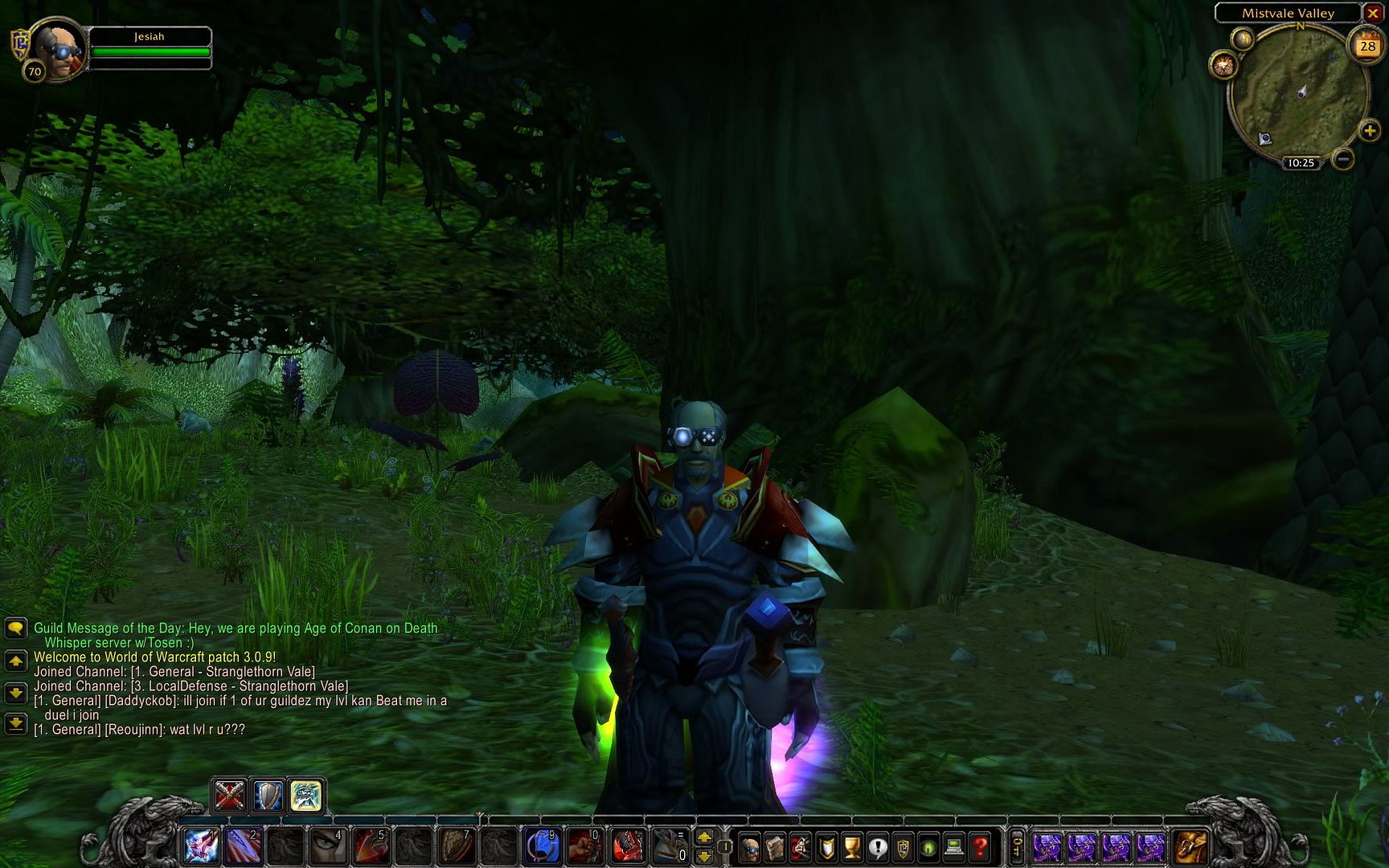The height and width of the screenshot is (868, 1389).
Task: Open the spellbook micro button
Action: point(775,847)
